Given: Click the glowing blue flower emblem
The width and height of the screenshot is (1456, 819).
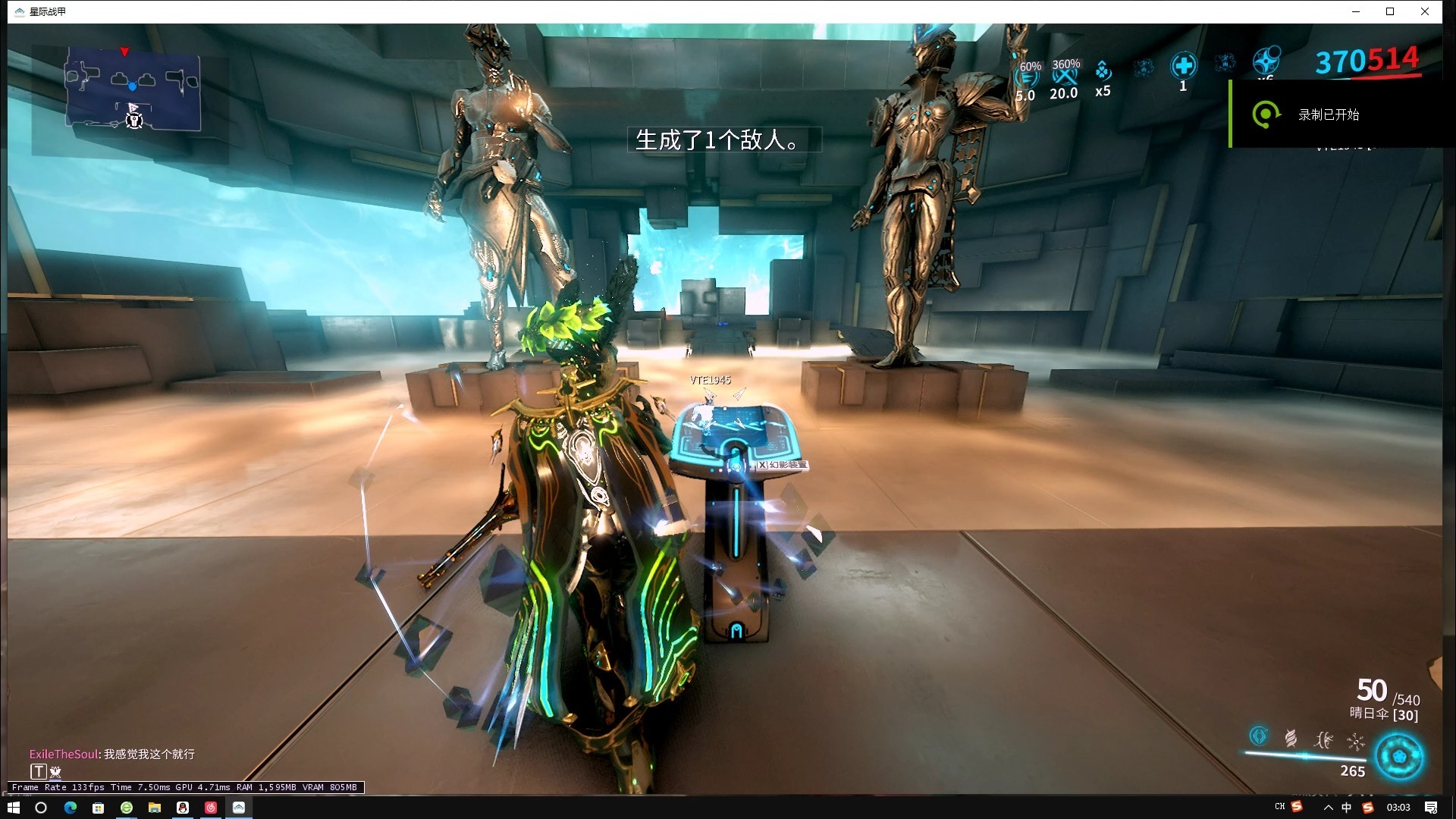Looking at the screenshot, I should coord(1399,757).
